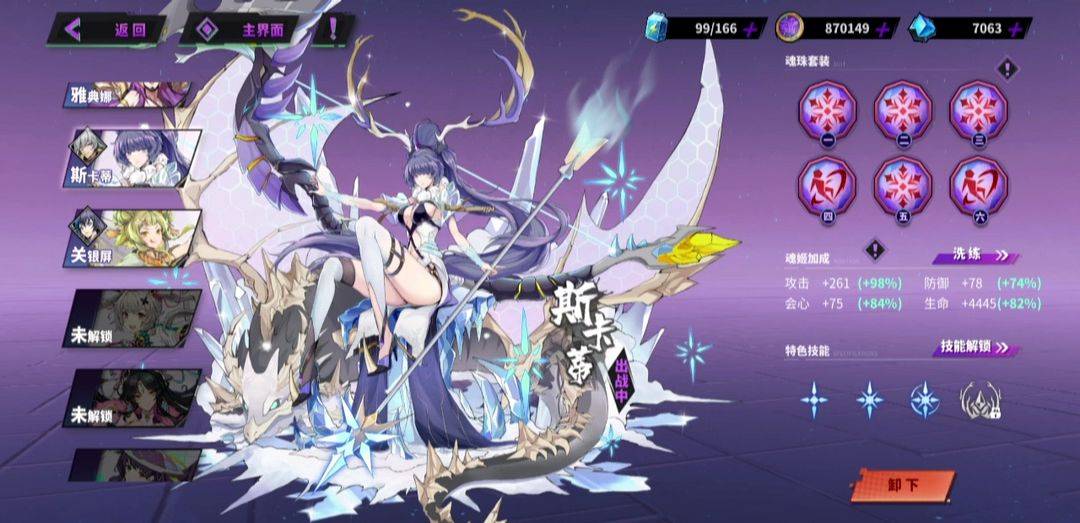Open soul orb slot 二
Viewport: 1080px width, 523px height.
pyautogui.click(x=902, y=110)
